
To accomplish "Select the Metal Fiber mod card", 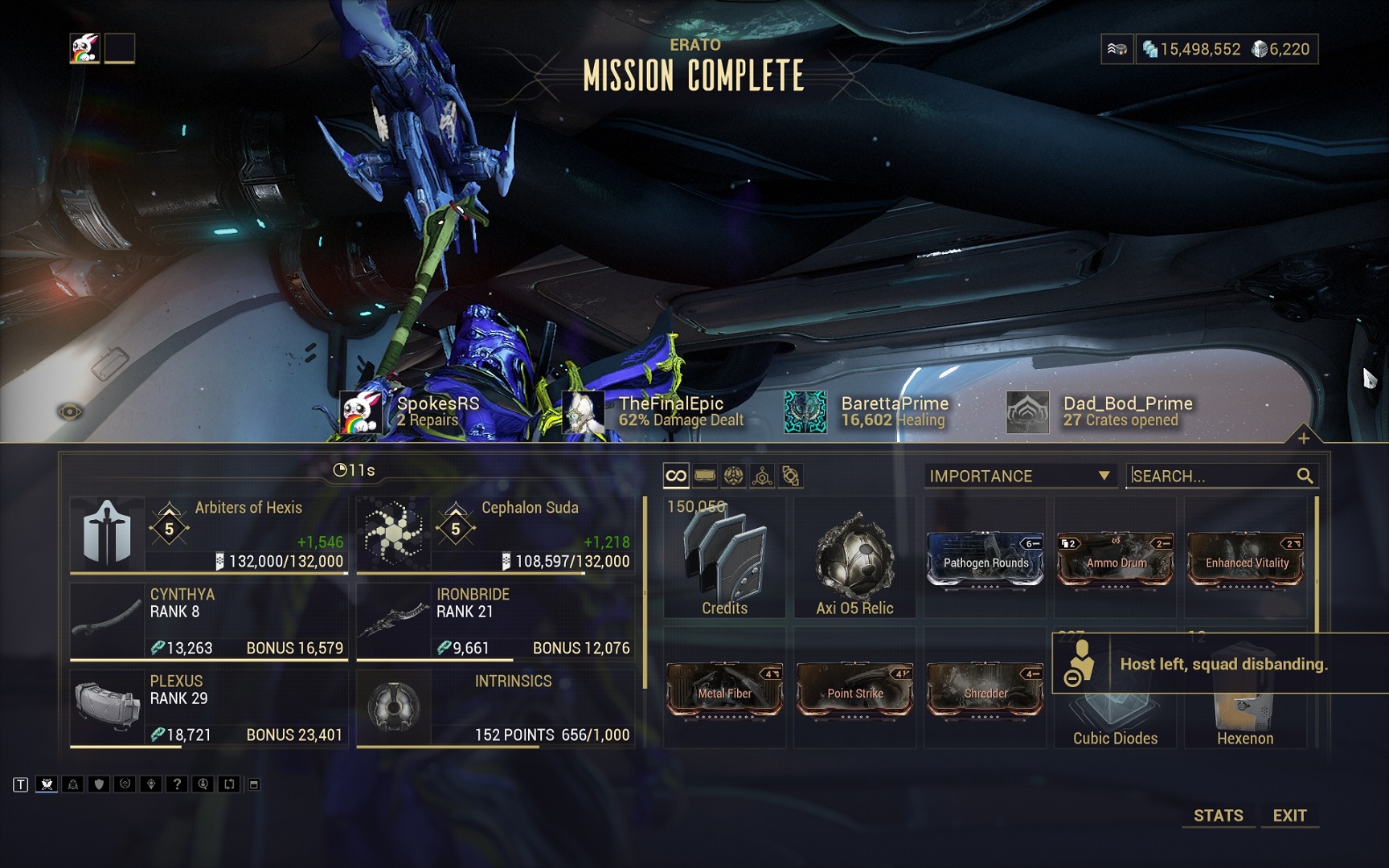I will point(724,690).
